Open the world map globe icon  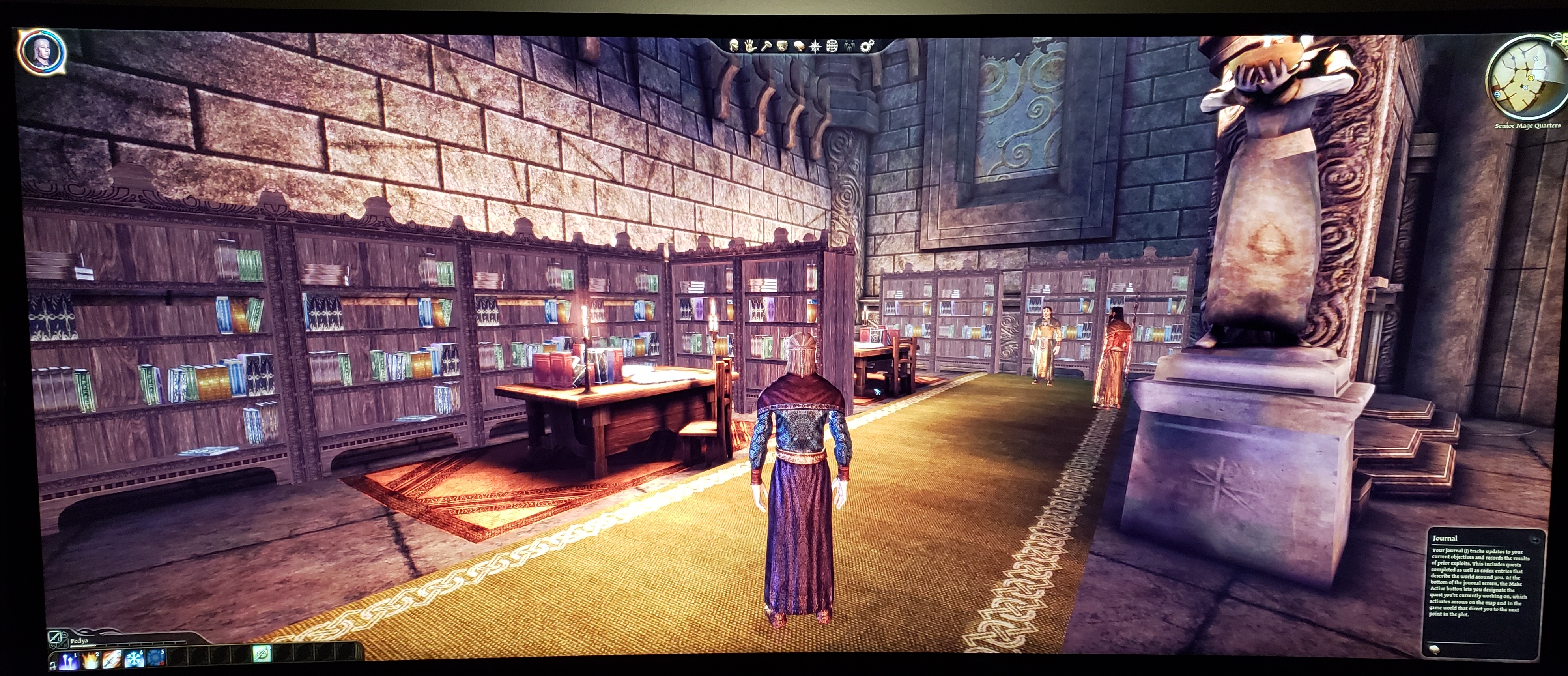tap(832, 46)
